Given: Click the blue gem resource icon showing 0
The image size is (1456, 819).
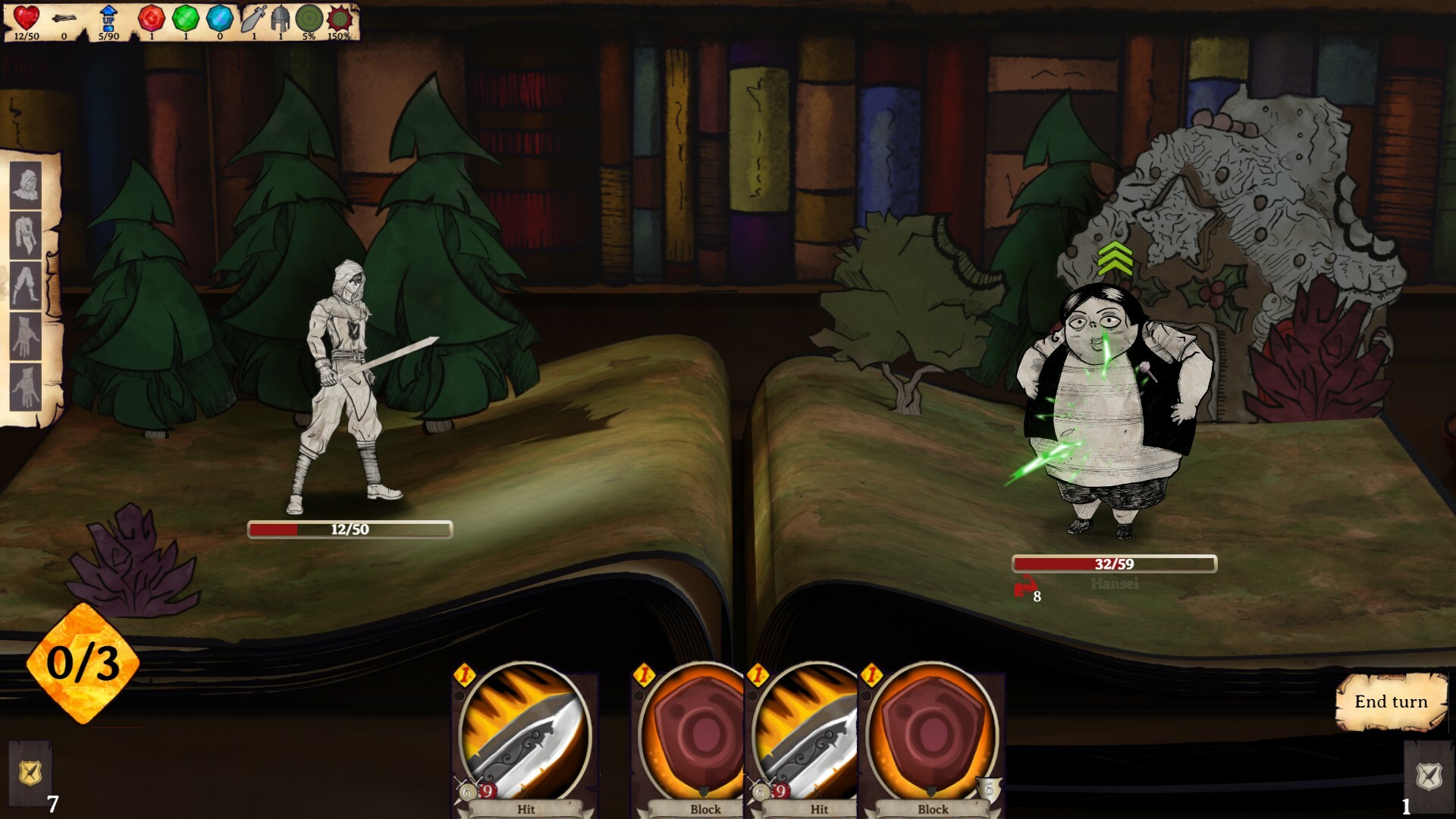Looking at the screenshot, I should pyautogui.click(x=218, y=18).
